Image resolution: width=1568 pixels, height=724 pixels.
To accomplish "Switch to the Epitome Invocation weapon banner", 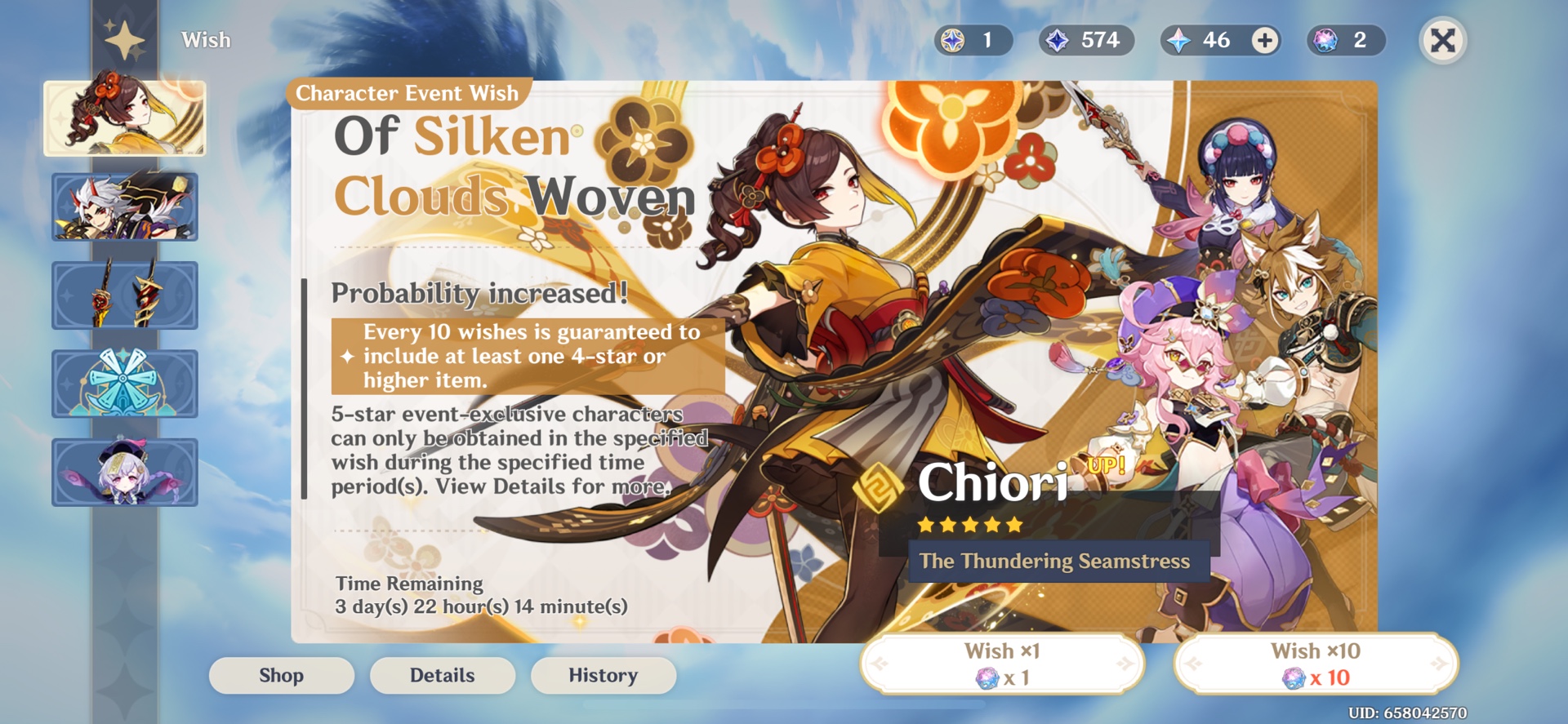I will [124, 295].
